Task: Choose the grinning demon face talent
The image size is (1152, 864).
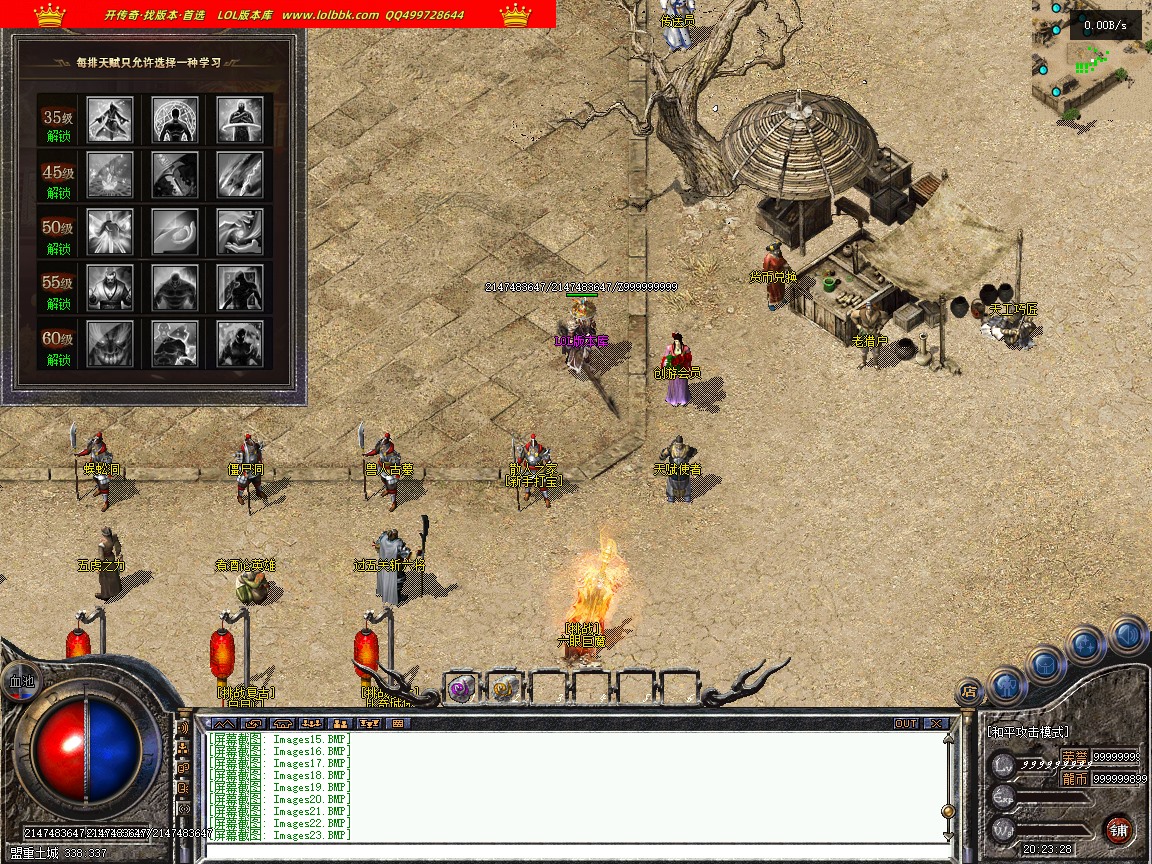Action: [110, 344]
